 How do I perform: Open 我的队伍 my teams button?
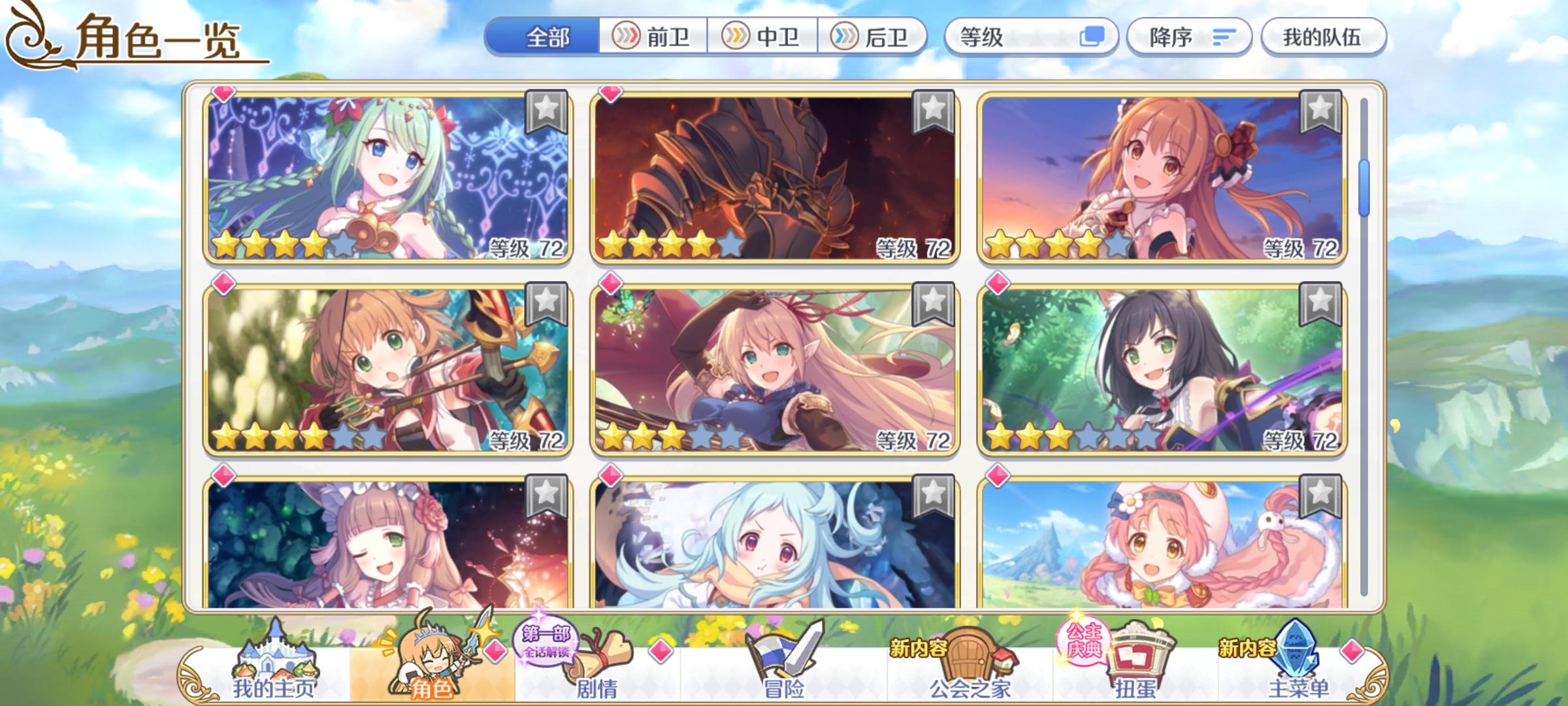click(x=1321, y=37)
